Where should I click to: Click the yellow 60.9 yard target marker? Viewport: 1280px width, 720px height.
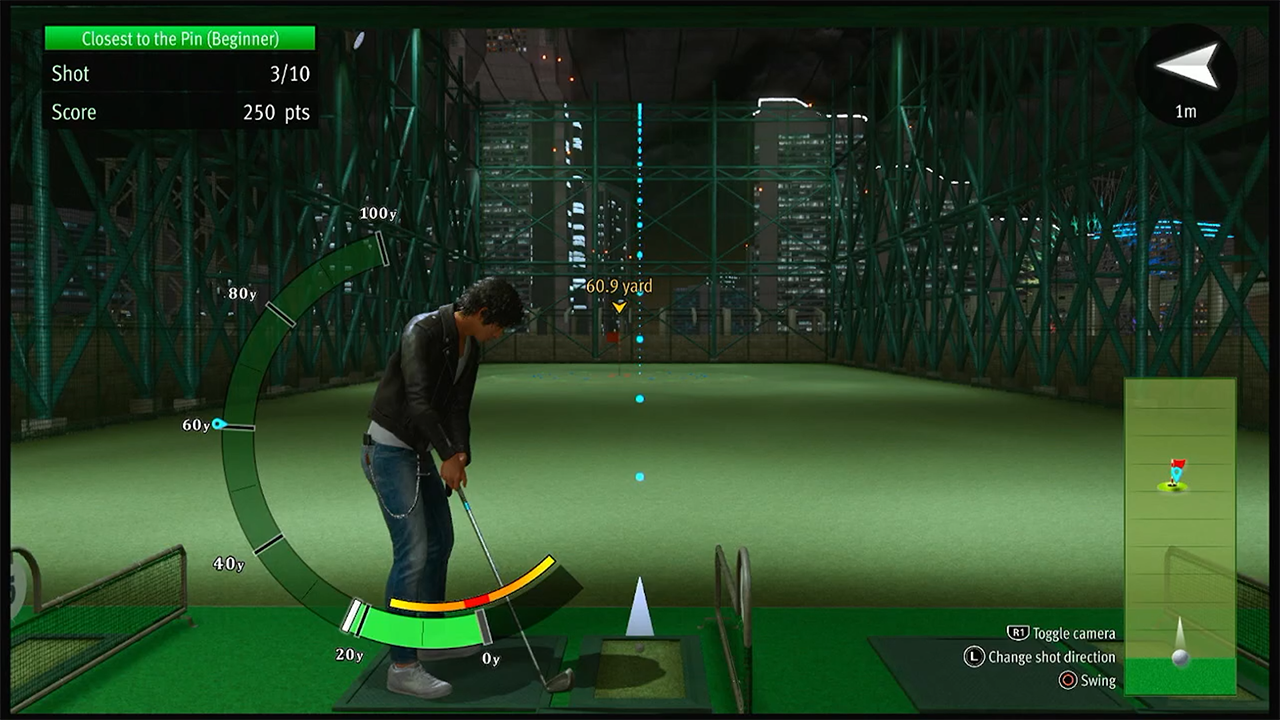619,307
